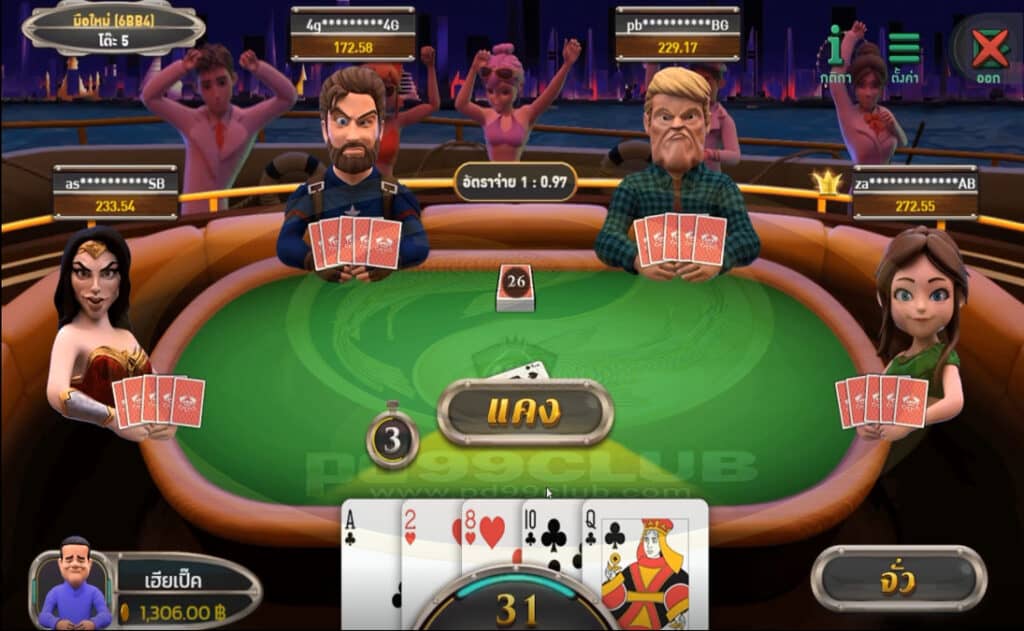This screenshot has width=1024, height=631.
Task: Click the draw deck showing 26
Action: point(516,288)
